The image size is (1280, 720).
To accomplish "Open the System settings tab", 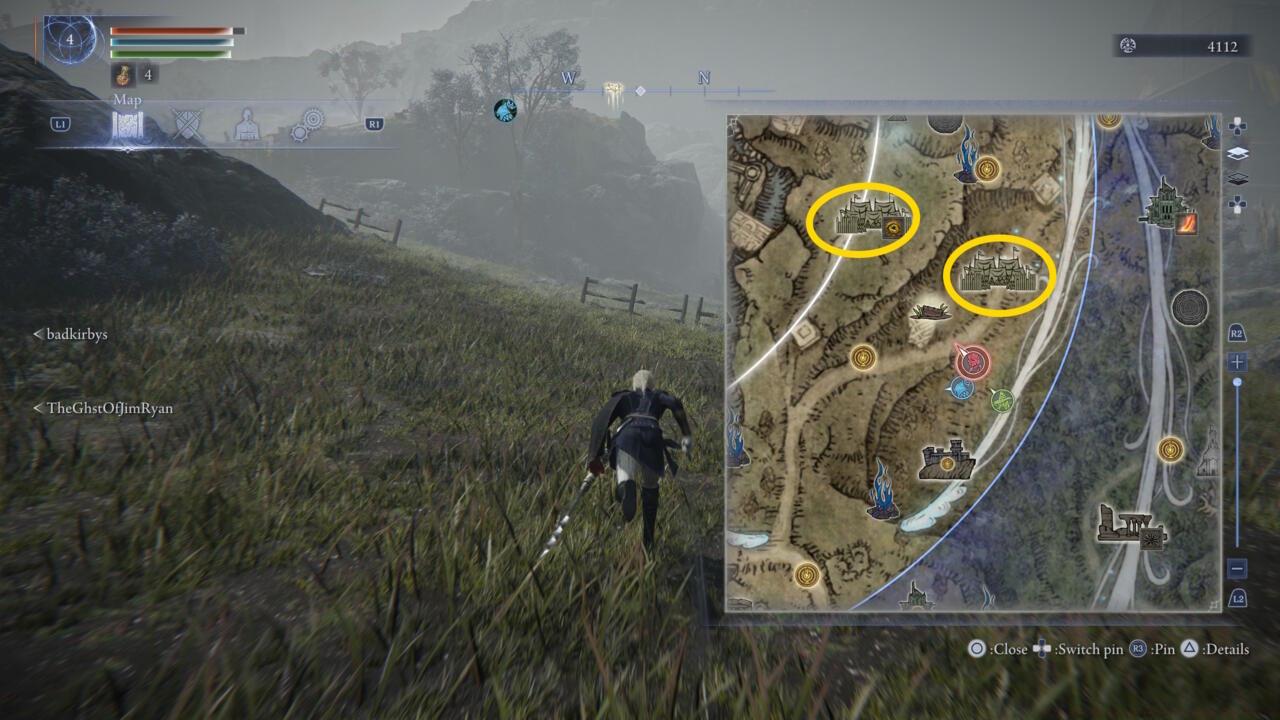I will point(307,125).
